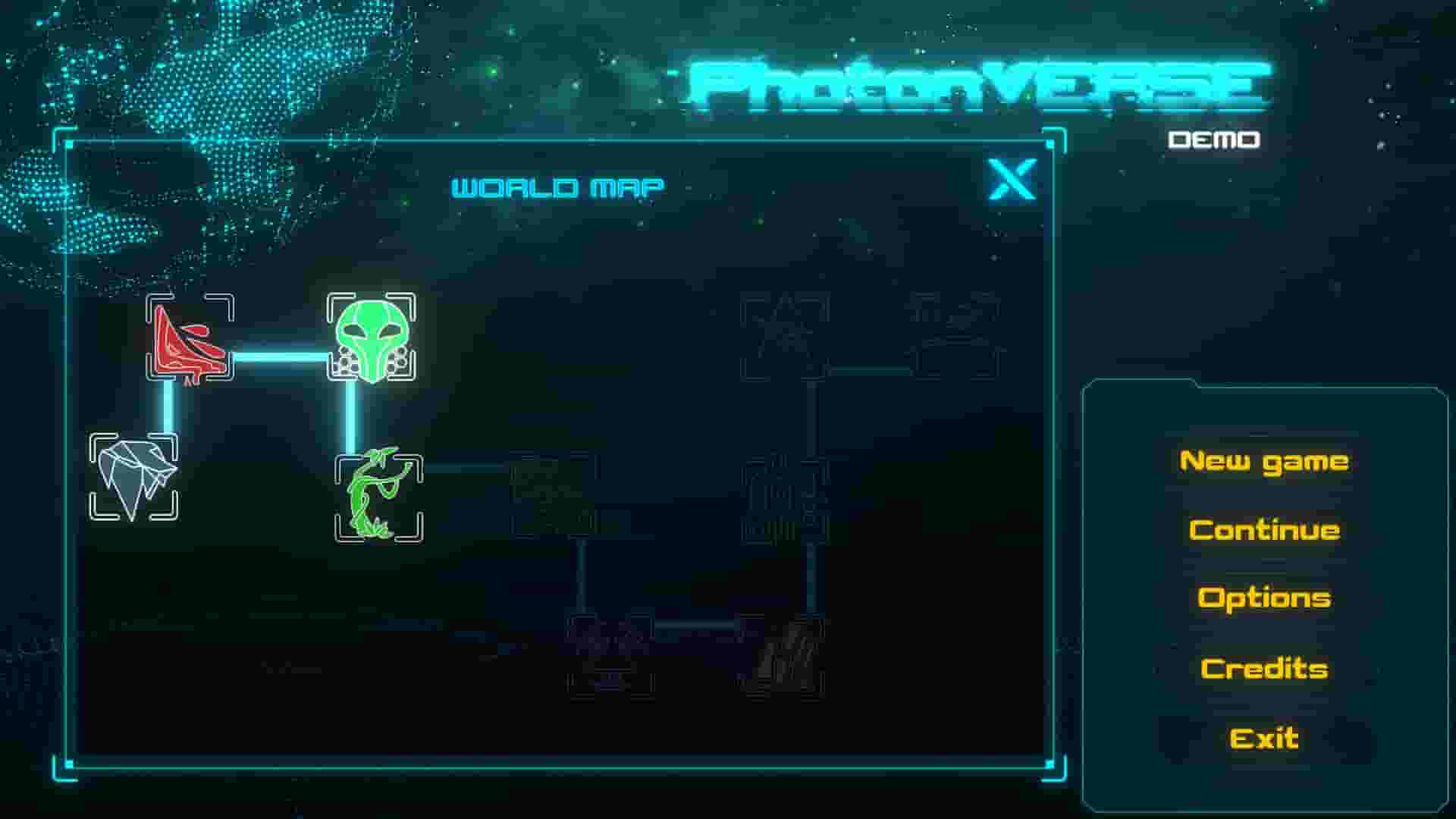Click the DEMO label under the game logo

coord(1213,140)
